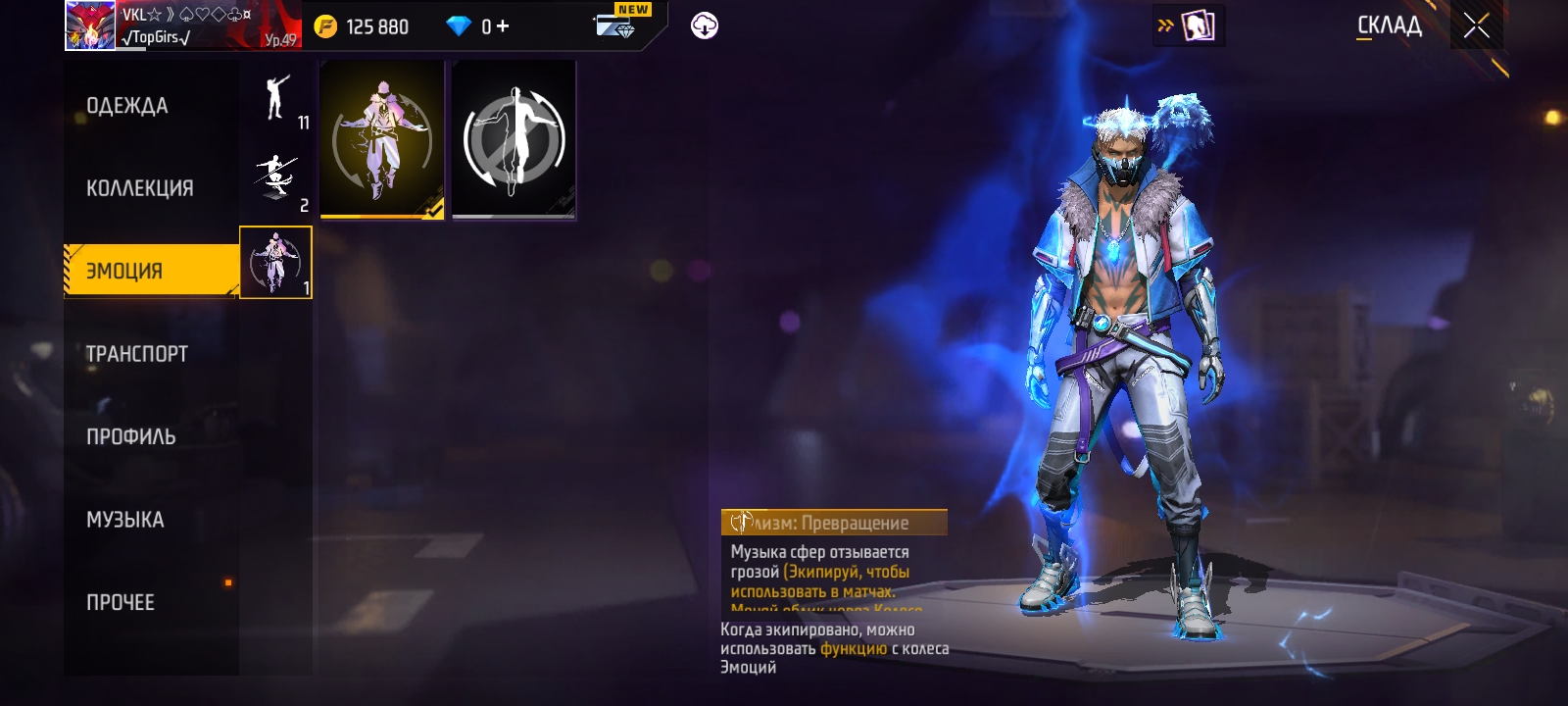Add diamonds with the plus button
This screenshot has height=706, width=1568.
click(503, 26)
